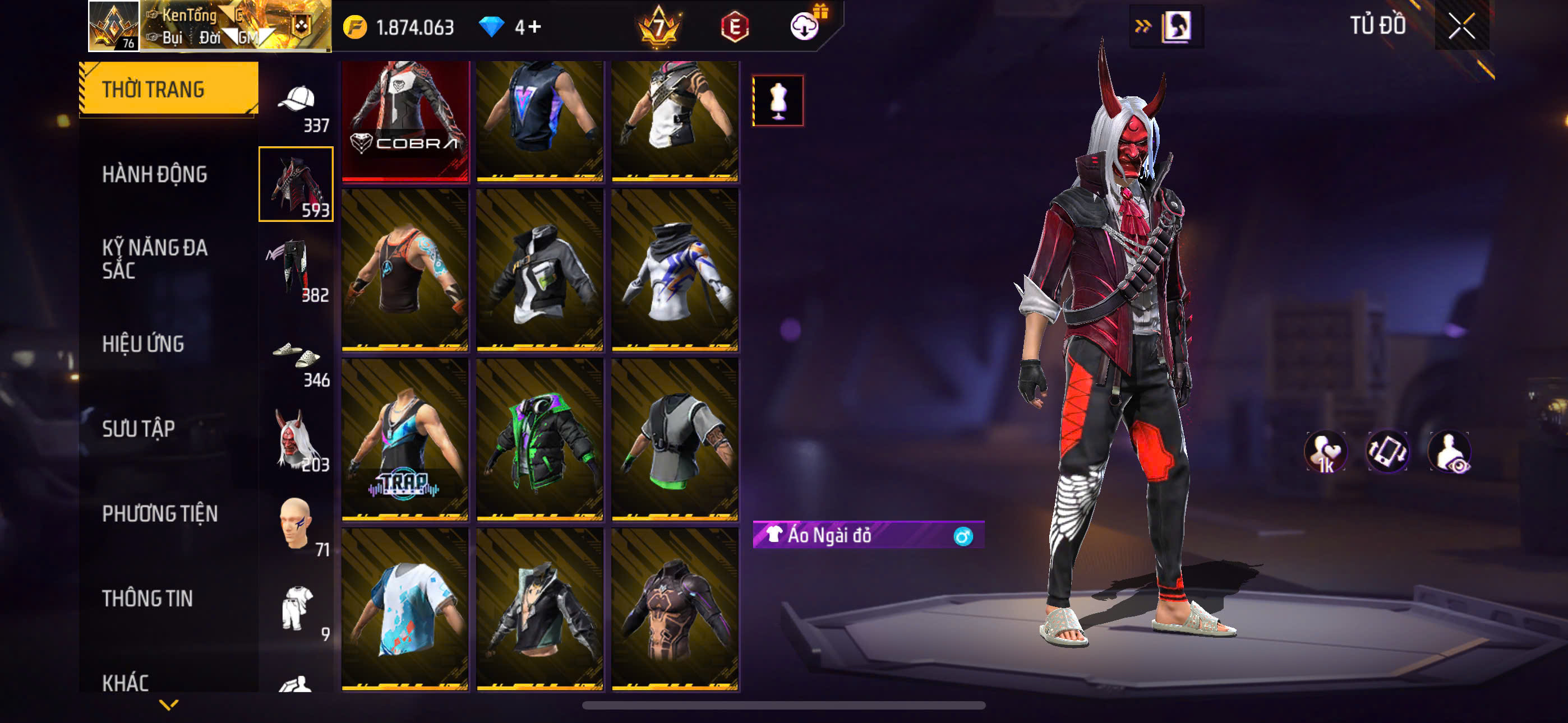Open the SƯU TẬP tab
Viewport: 1568px width, 723px height.
(x=139, y=429)
